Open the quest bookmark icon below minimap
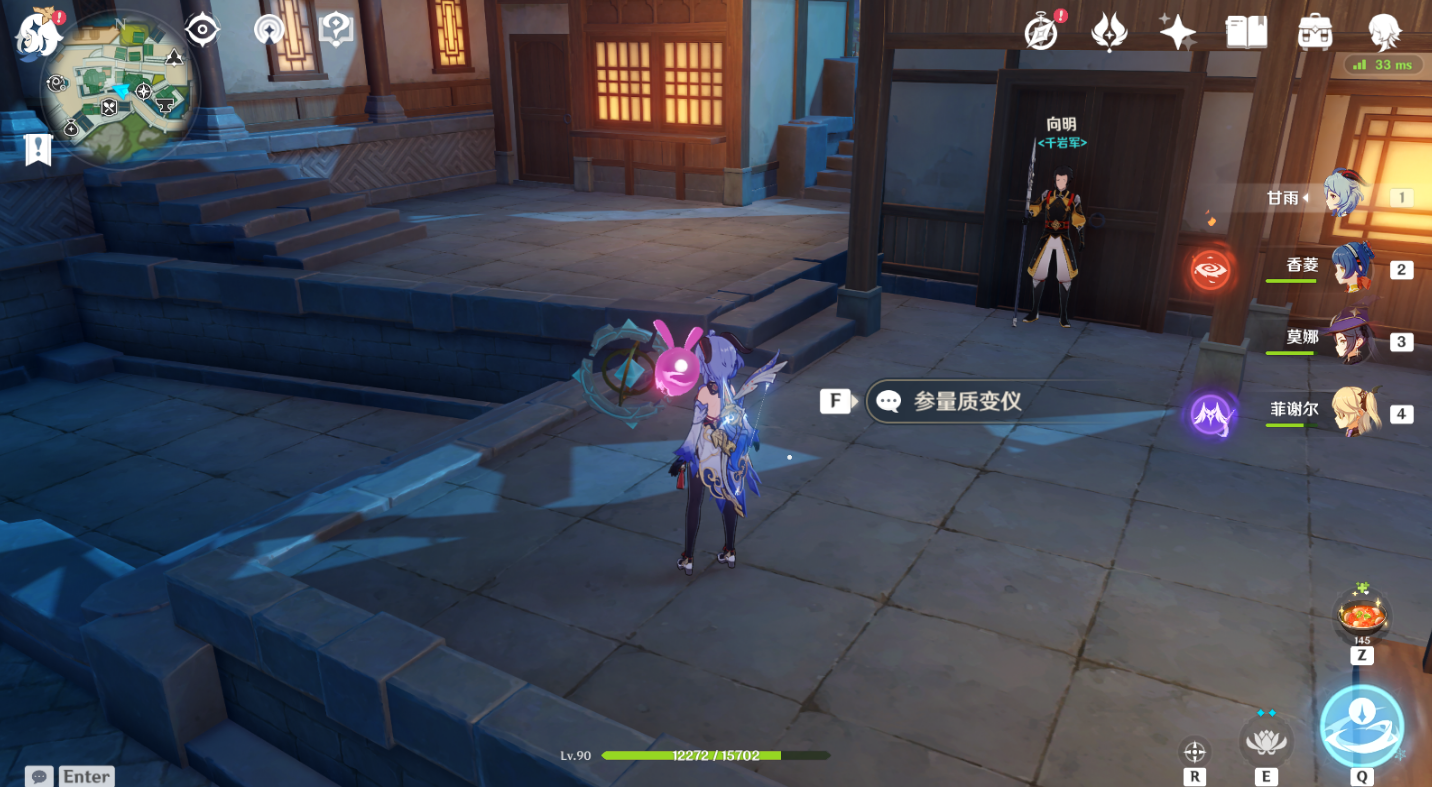This screenshot has width=1432, height=787. point(38,150)
